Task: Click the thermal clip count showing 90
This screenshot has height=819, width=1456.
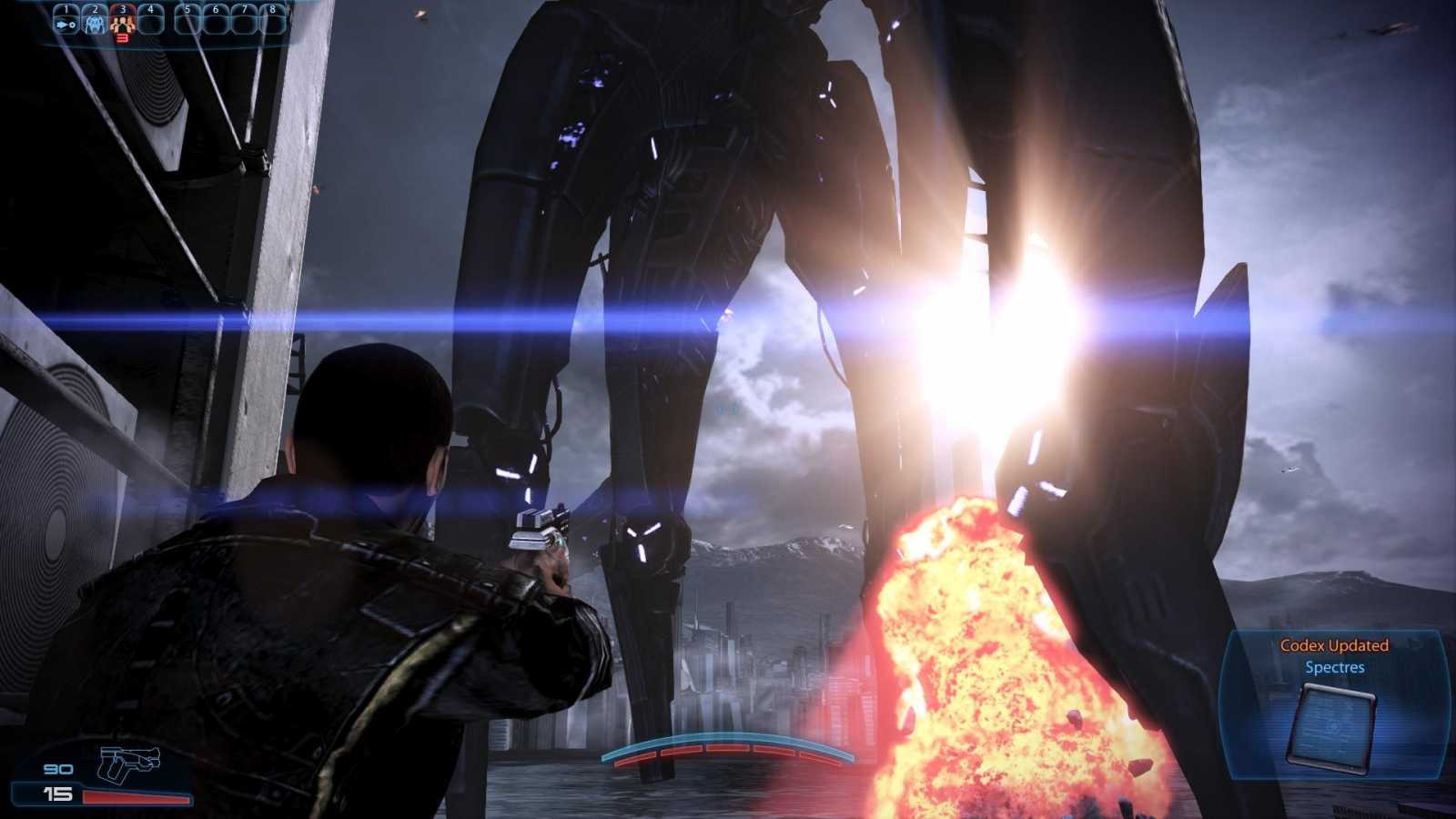Action: pos(57,769)
